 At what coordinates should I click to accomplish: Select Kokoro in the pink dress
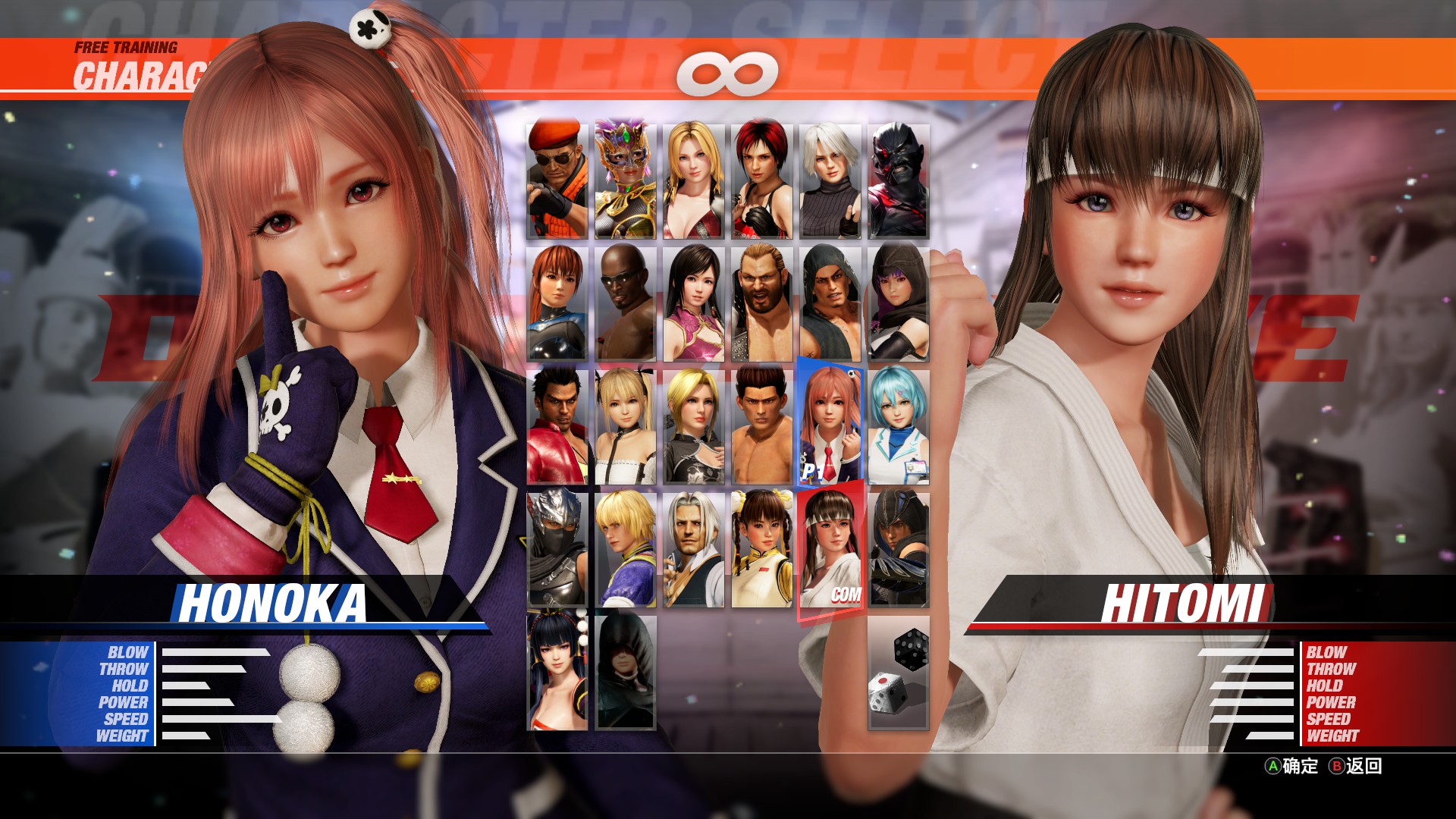tap(694, 303)
